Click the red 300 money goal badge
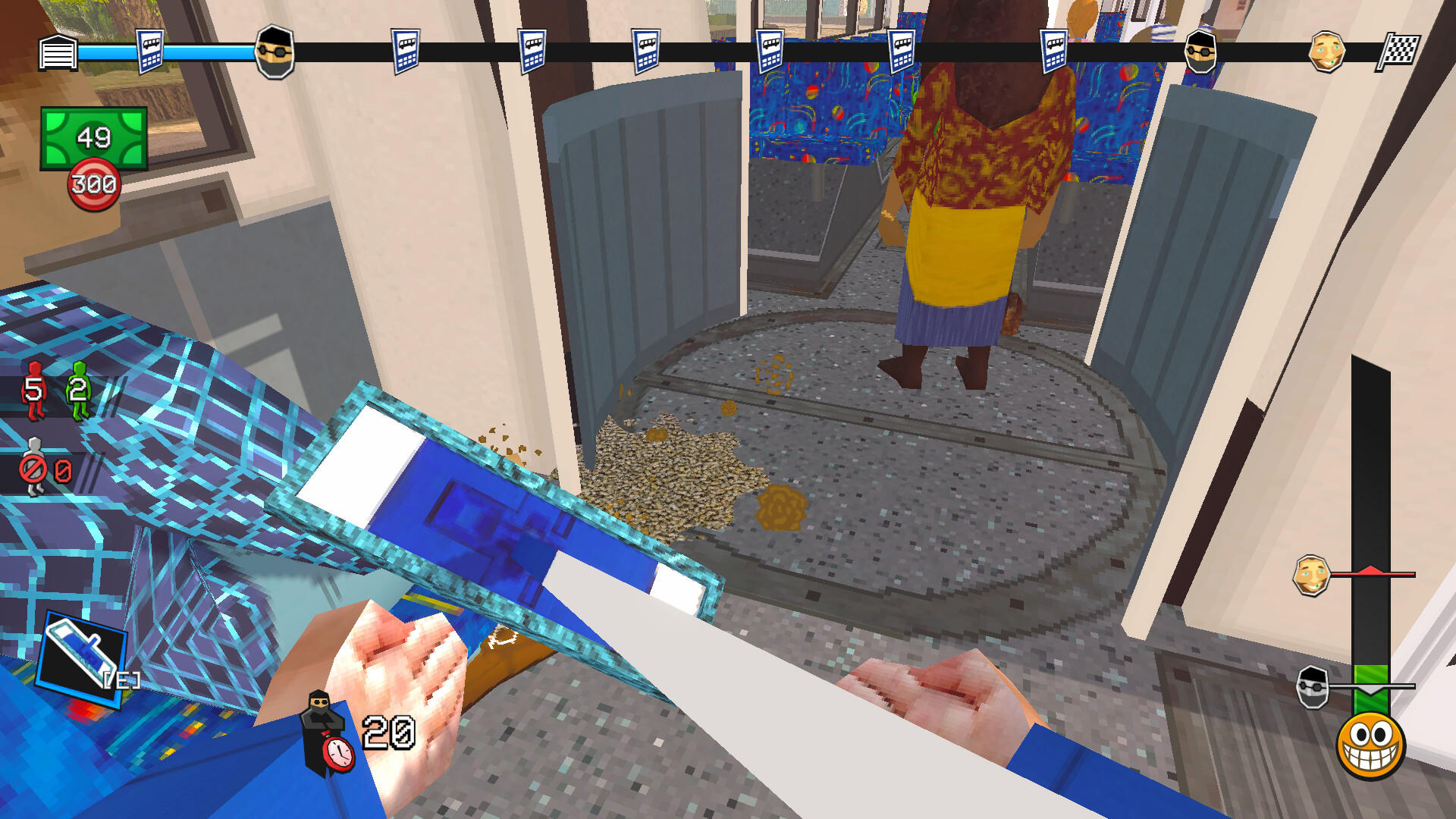Image resolution: width=1456 pixels, height=819 pixels. (x=93, y=182)
